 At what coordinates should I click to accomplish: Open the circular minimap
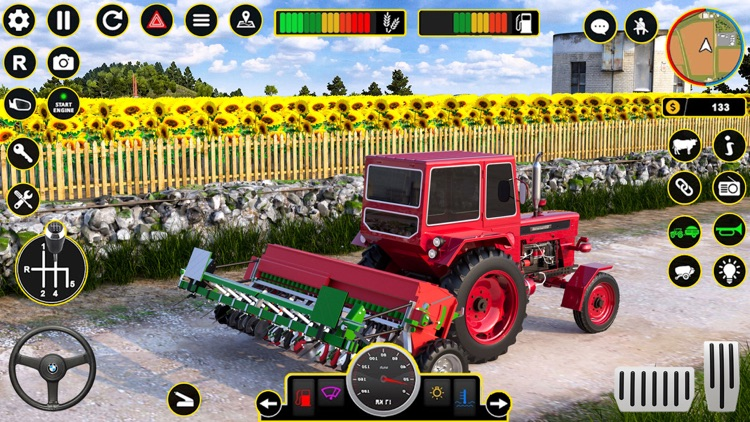706,46
